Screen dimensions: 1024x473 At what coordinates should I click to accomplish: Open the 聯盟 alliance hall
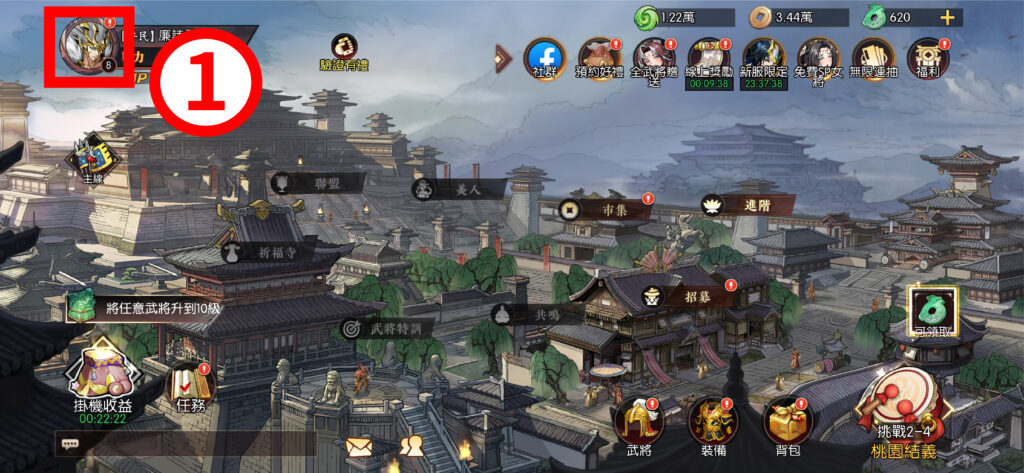click(x=318, y=183)
